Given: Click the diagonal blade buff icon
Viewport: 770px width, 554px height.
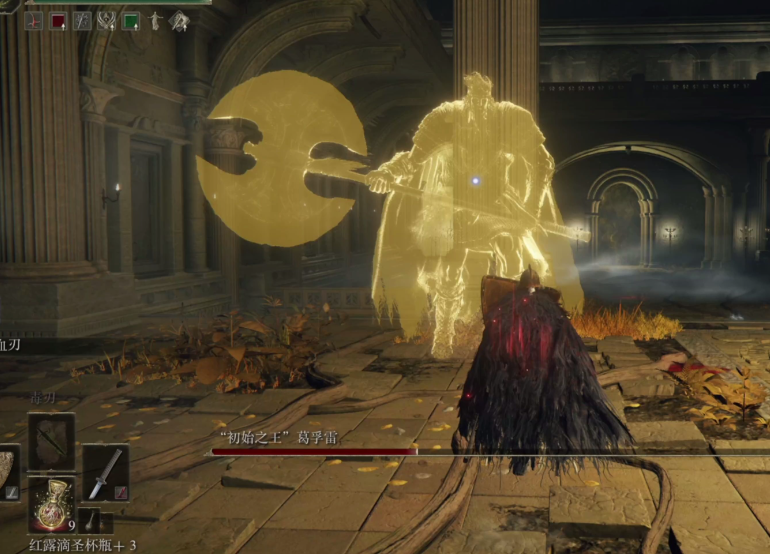Looking at the screenshot, I should tap(82, 20).
